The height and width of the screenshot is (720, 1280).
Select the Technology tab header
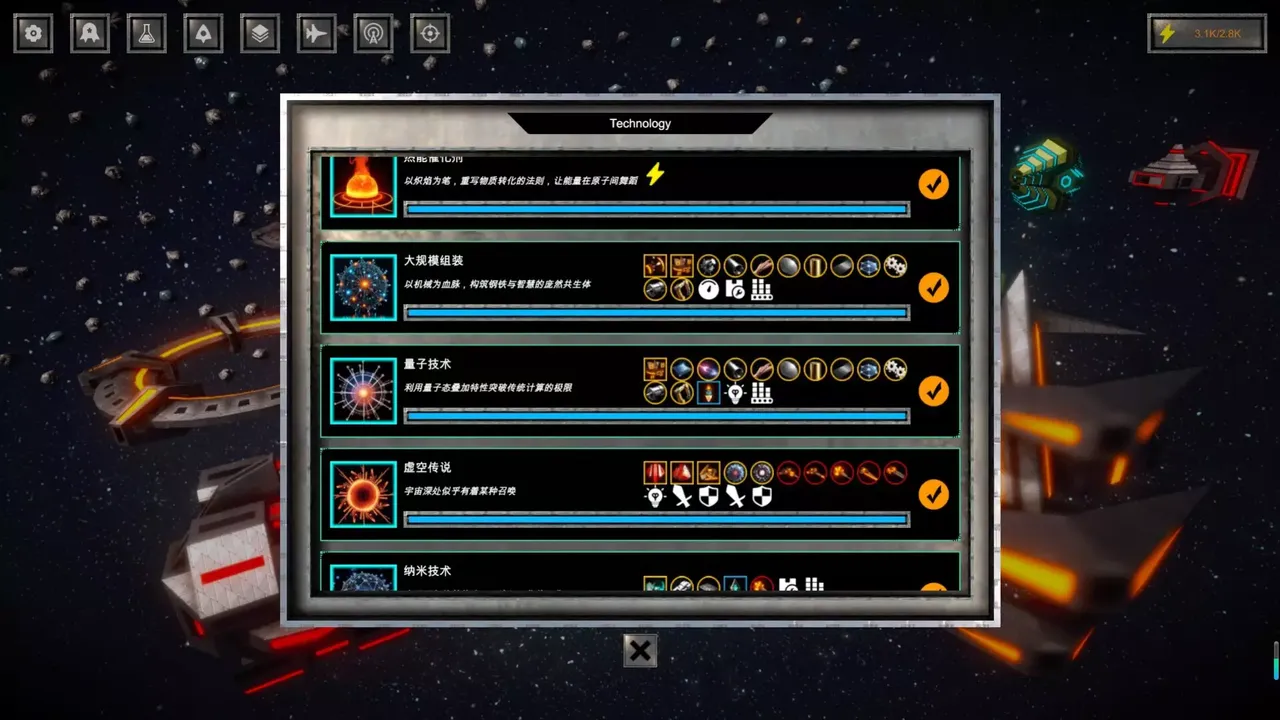[639, 123]
